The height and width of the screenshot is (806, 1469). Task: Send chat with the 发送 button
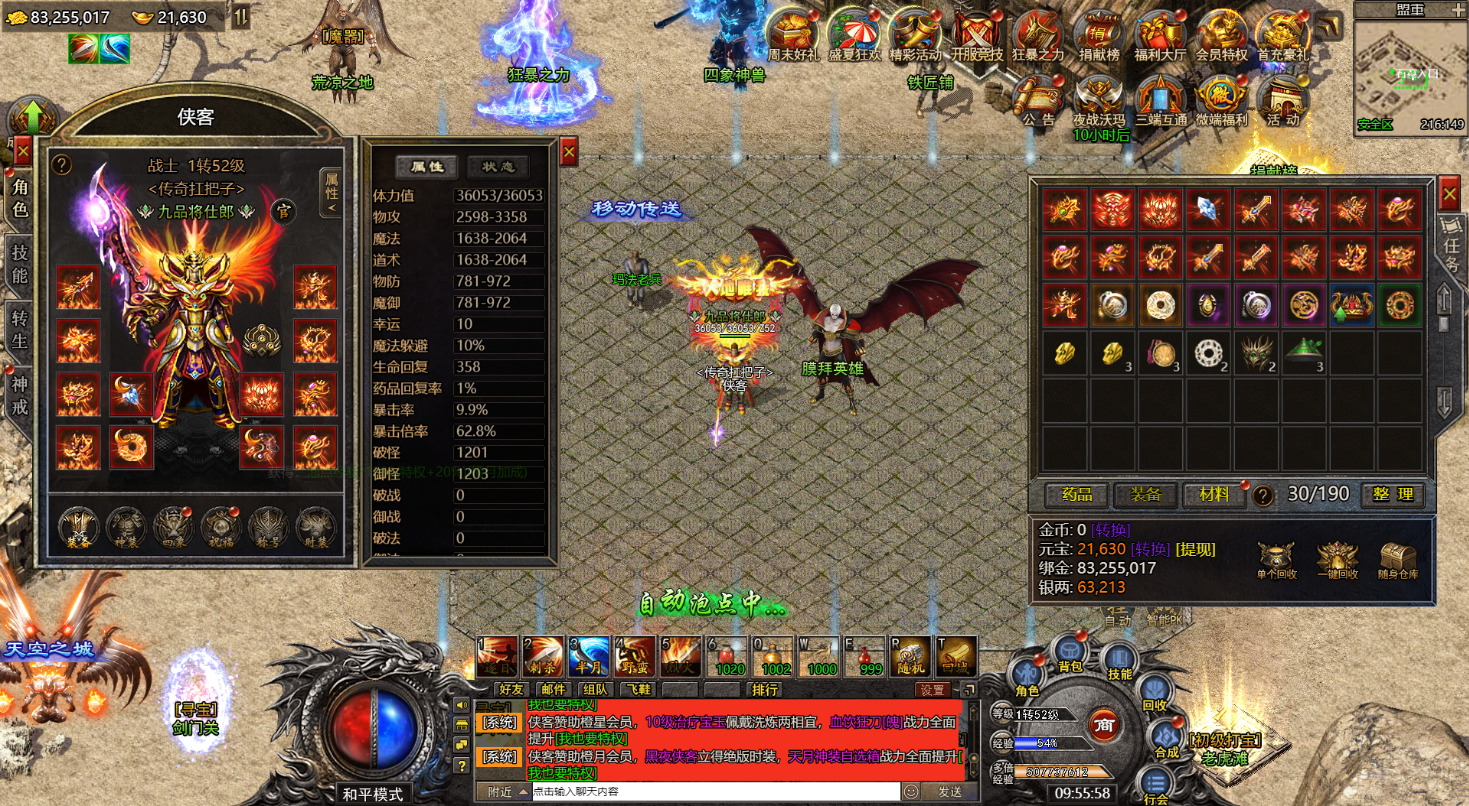point(949,792)
